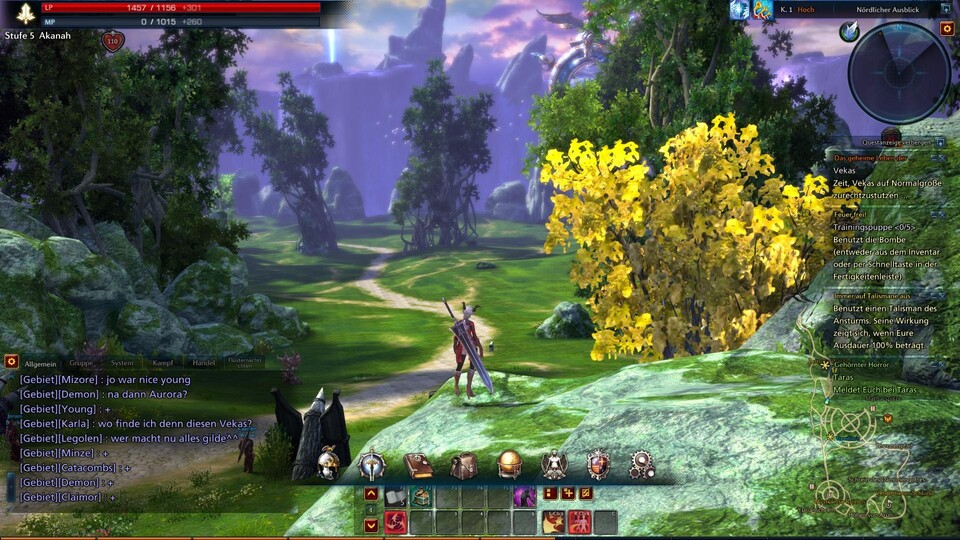Use the scroll item in hotbar
This screenshot has height=540, width=960.
coord(396,496)
